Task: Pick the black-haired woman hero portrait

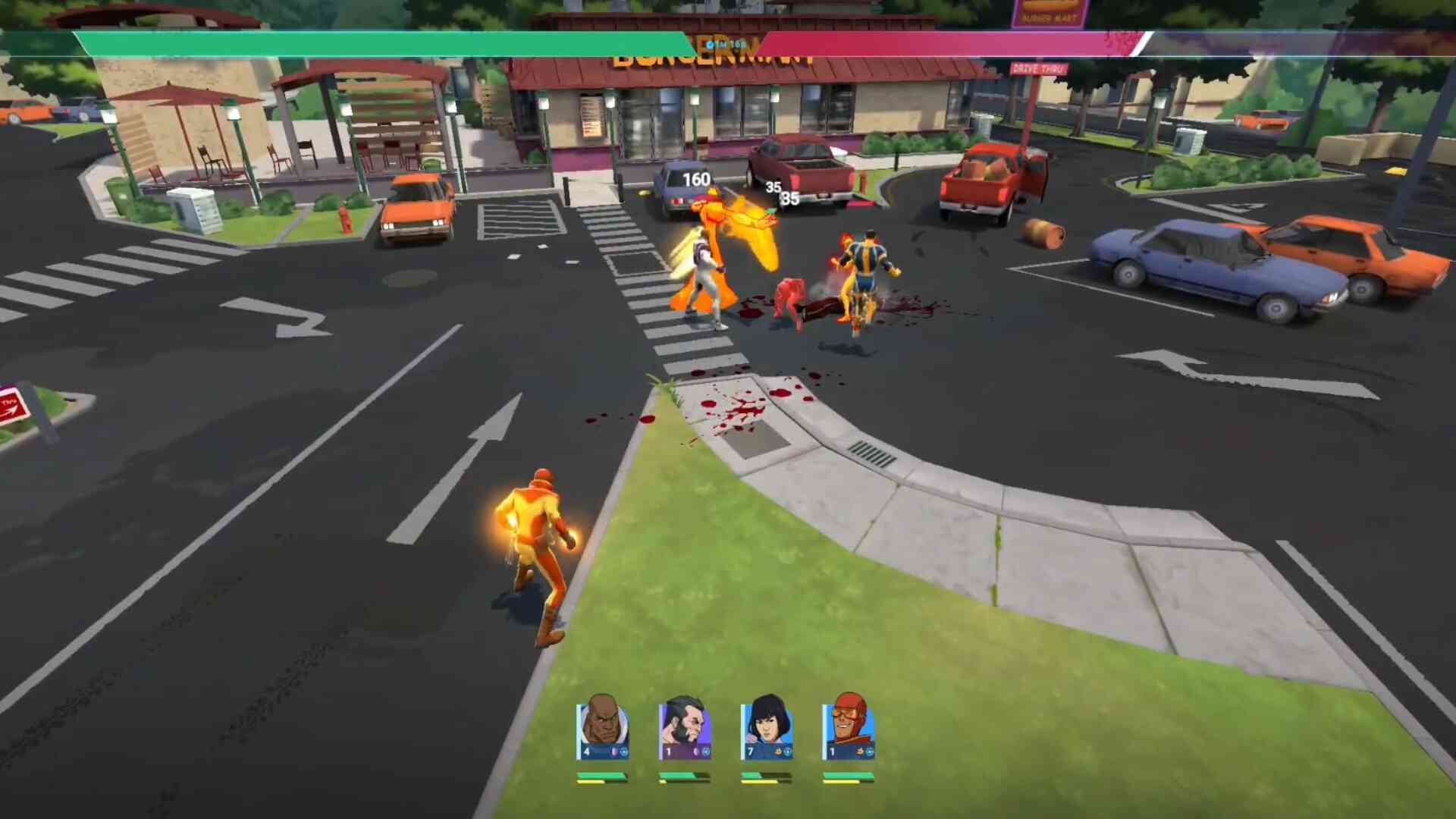Action: point(766,727)
